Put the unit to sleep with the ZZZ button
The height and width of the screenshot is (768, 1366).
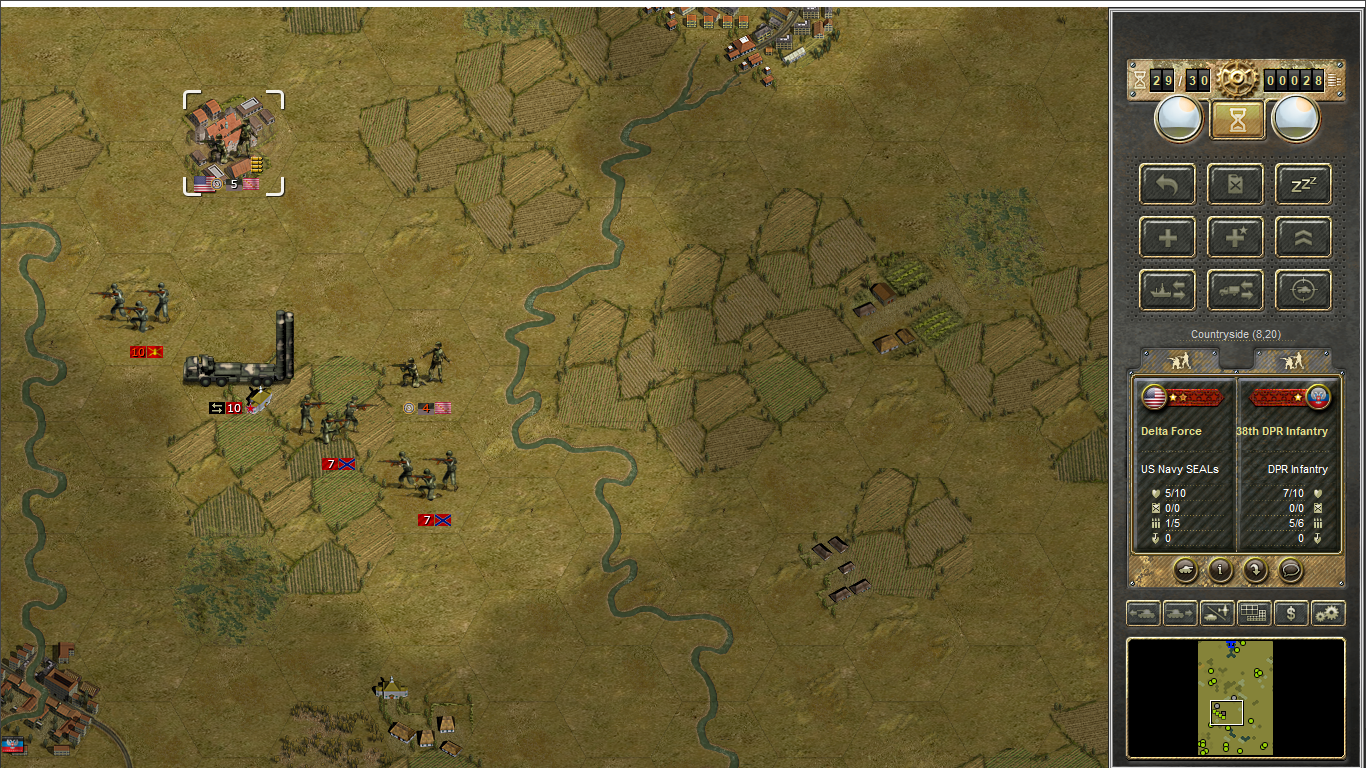click(x=1303, y=184)
